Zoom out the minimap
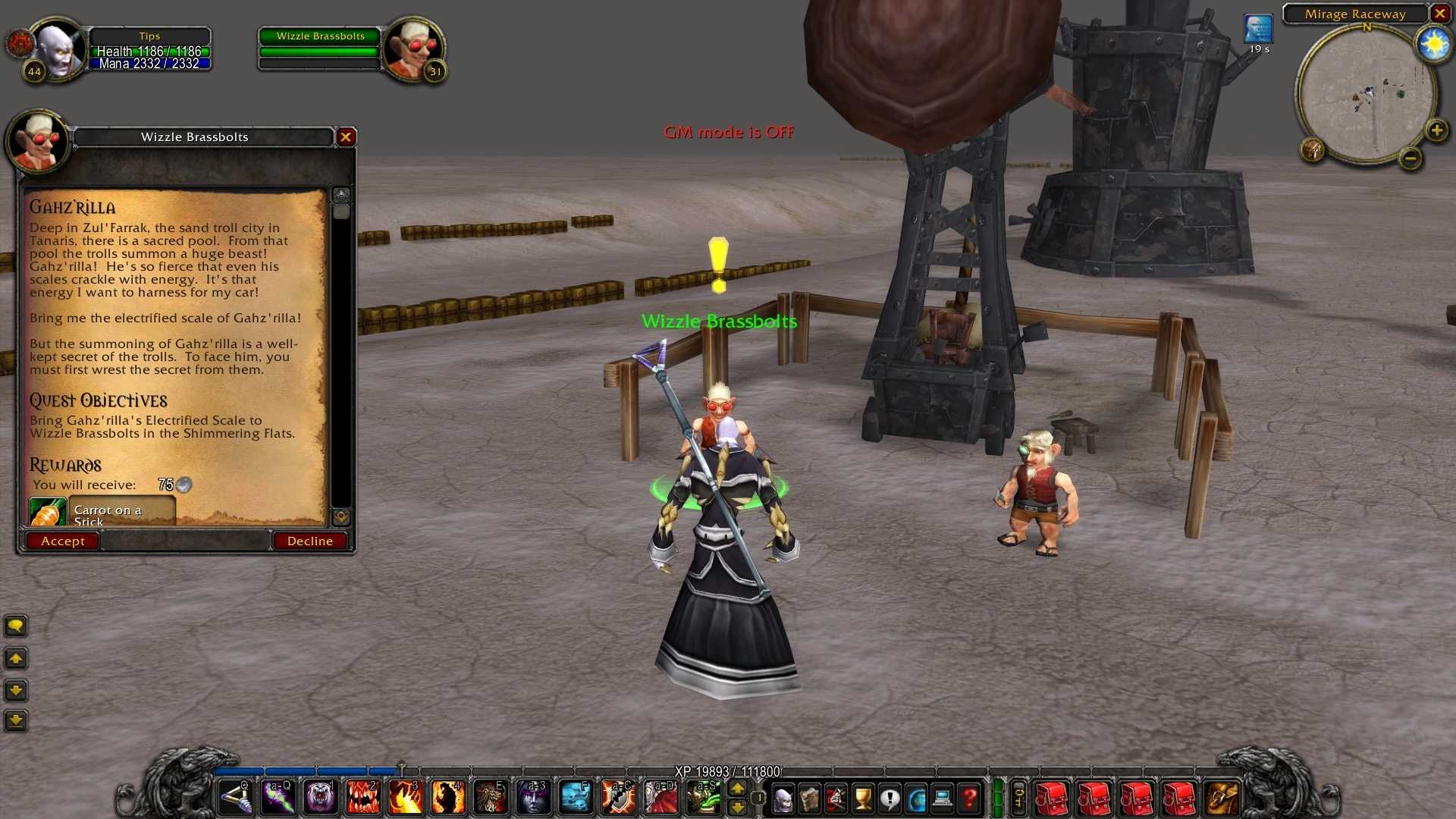 tap(1410, 158)
